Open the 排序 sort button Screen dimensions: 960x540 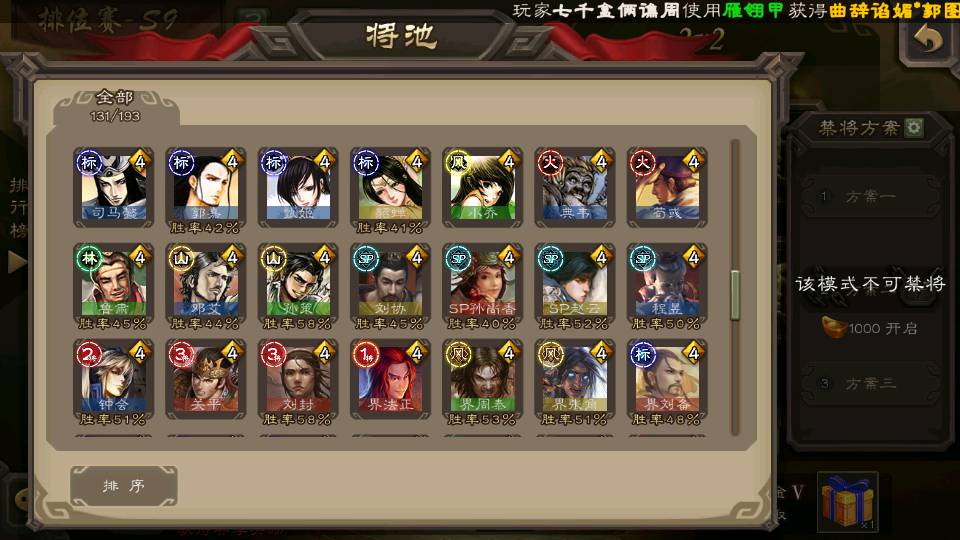(124, 486)
